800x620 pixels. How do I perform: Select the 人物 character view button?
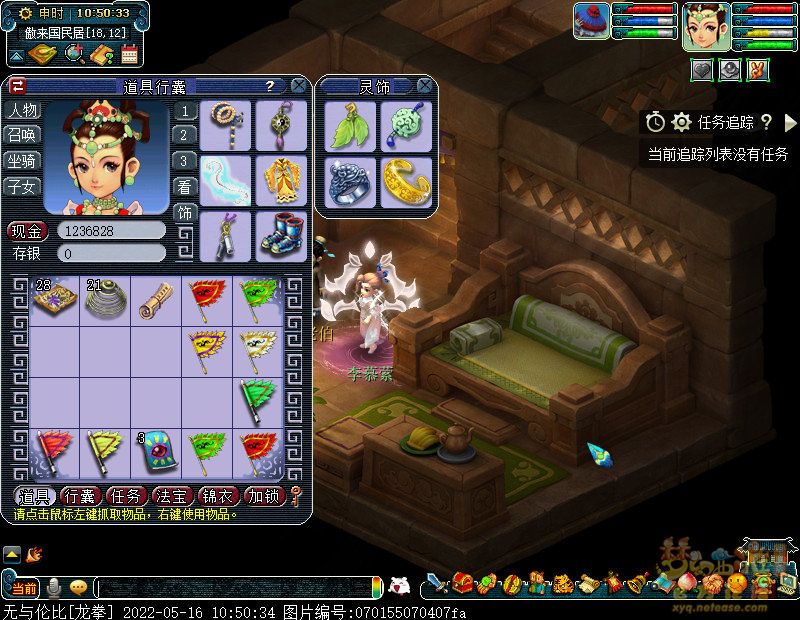(22, 110)
